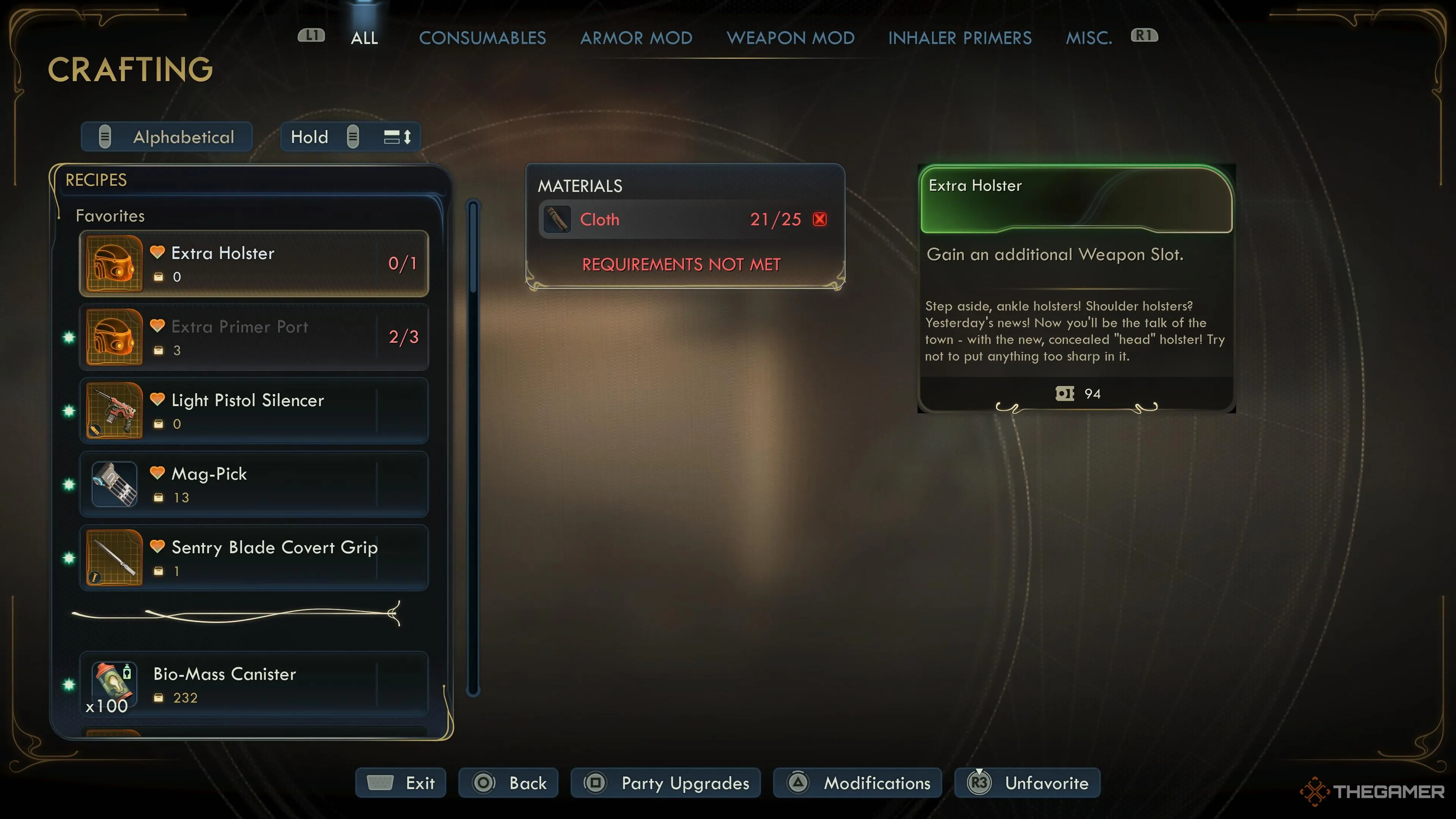Click the Sentry Blade Covert Grip blade icon
Viewport: 1456px width, 819px height.
pyautogui.click(x=114, y=558)
